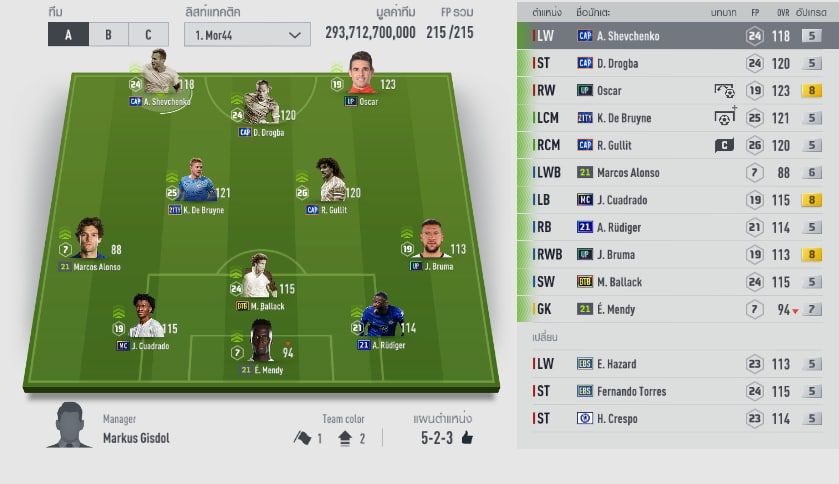
Task: Select J. Bruma card on the pitch
Action: [x=430, y=241]
